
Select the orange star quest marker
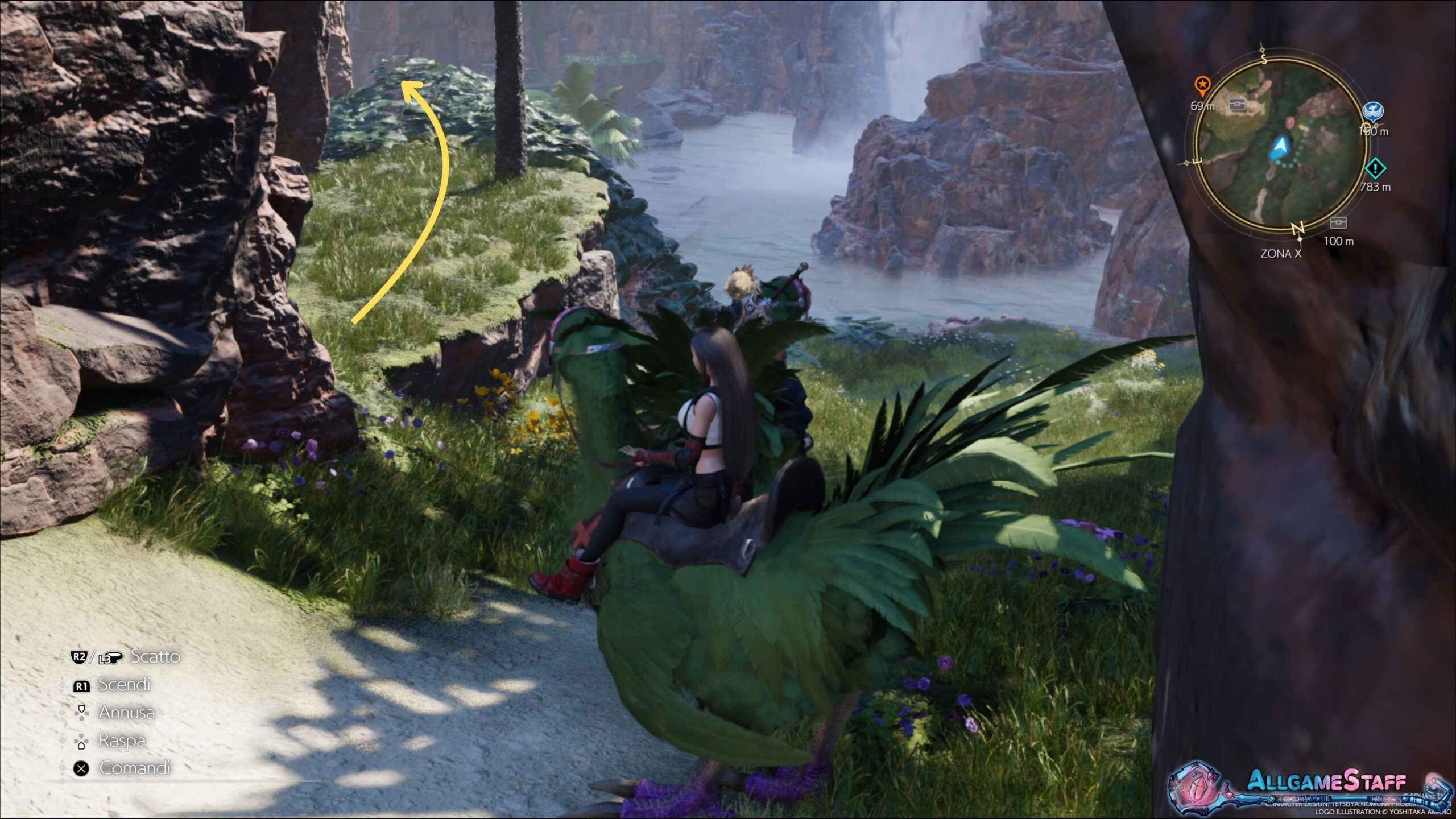[1202, 86]
